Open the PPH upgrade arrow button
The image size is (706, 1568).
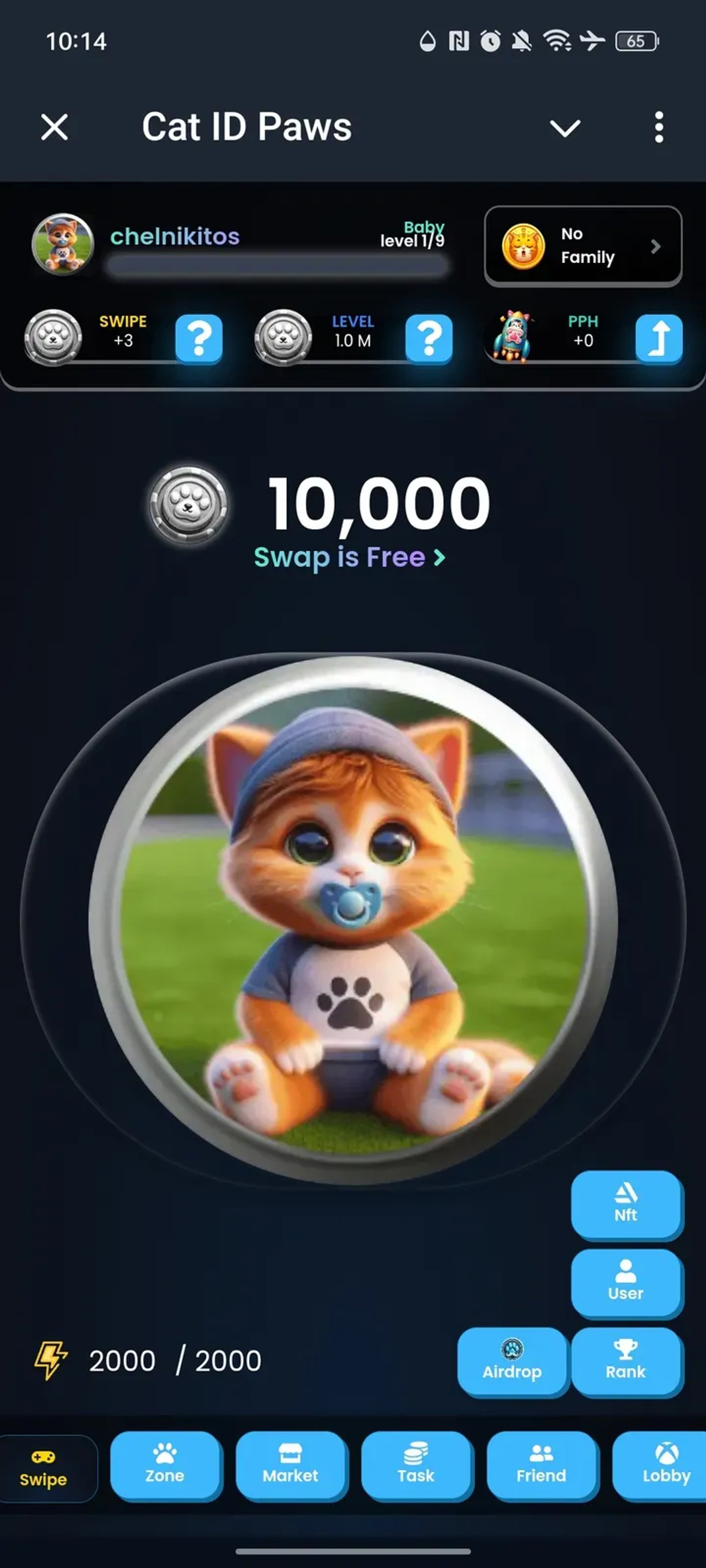tap(657, 339)
